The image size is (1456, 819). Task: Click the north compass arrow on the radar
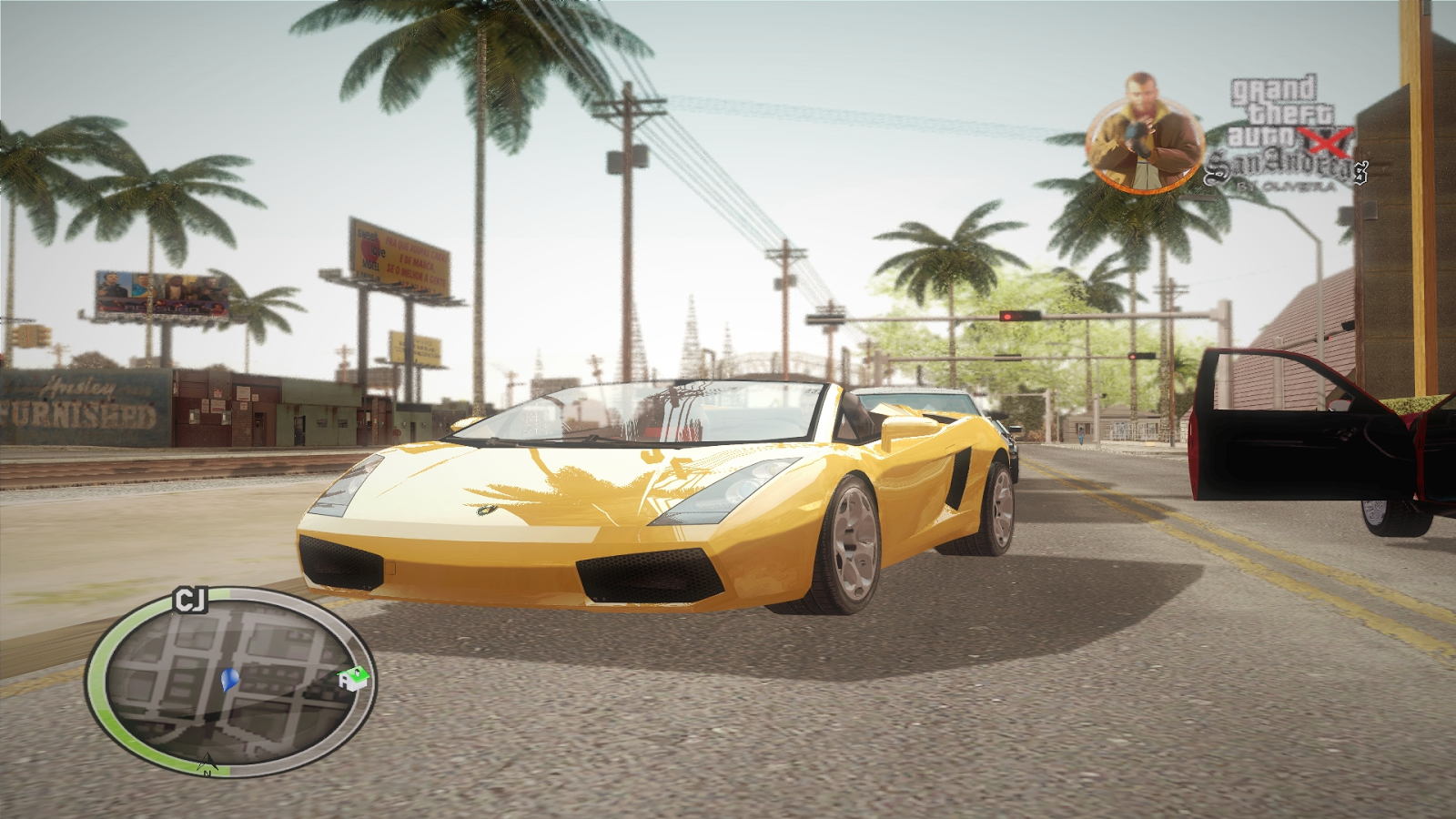click(x=208, y=763)
